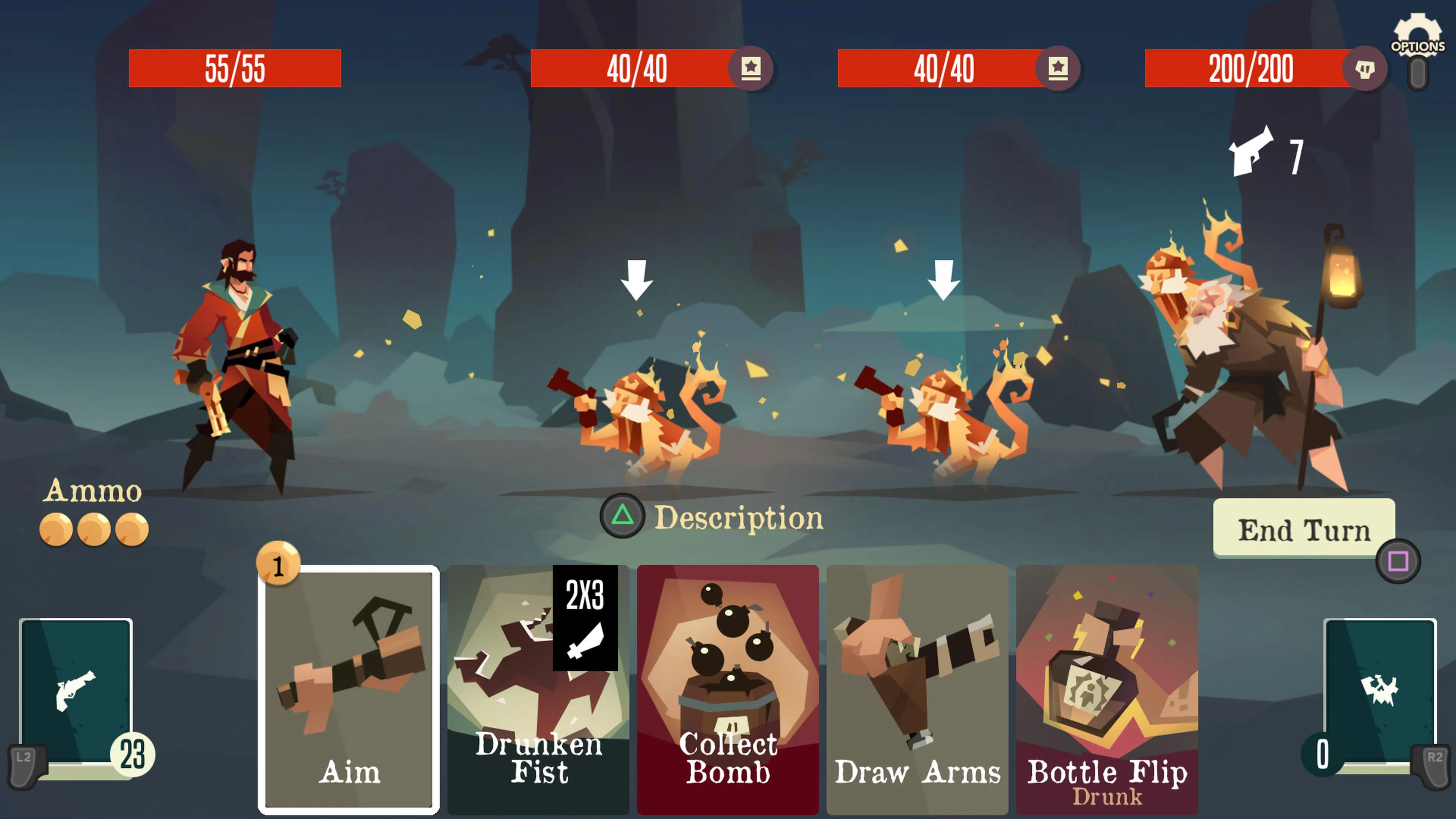Use the Bottle Flip drunk card
Image resolution: width=1456 pixels, height=819 pixels.
click(1108, 690)
